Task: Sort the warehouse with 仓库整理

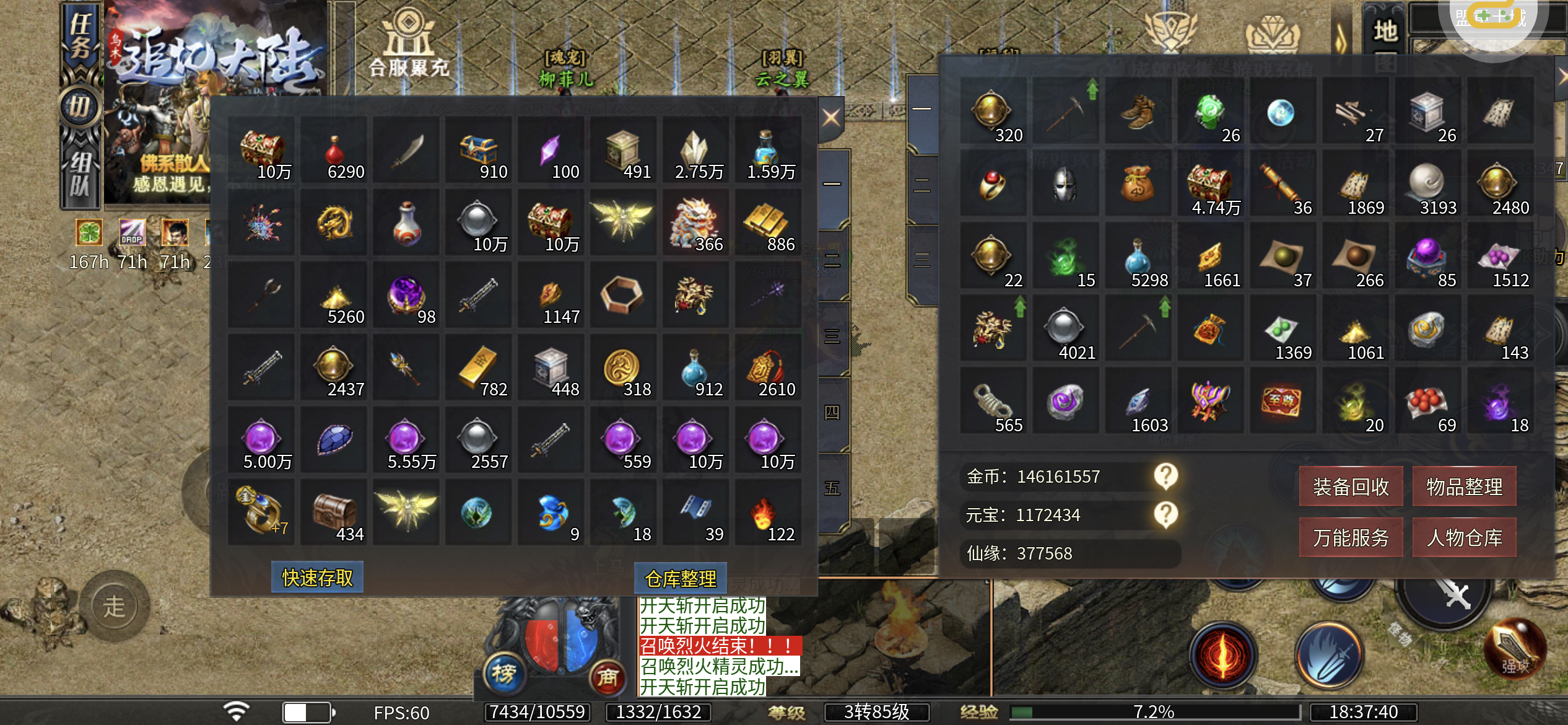Action: coord(680,579)
